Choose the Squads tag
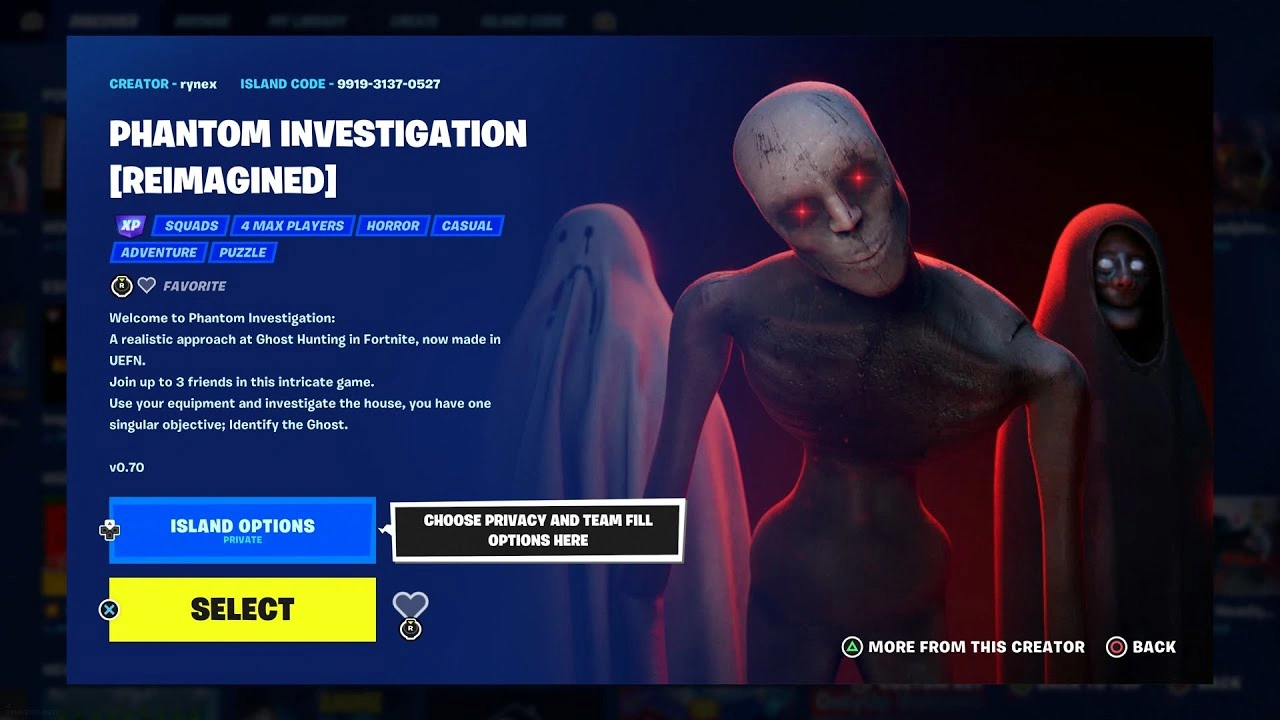This screenshot has height=720, width=1280. coord(190,226)
